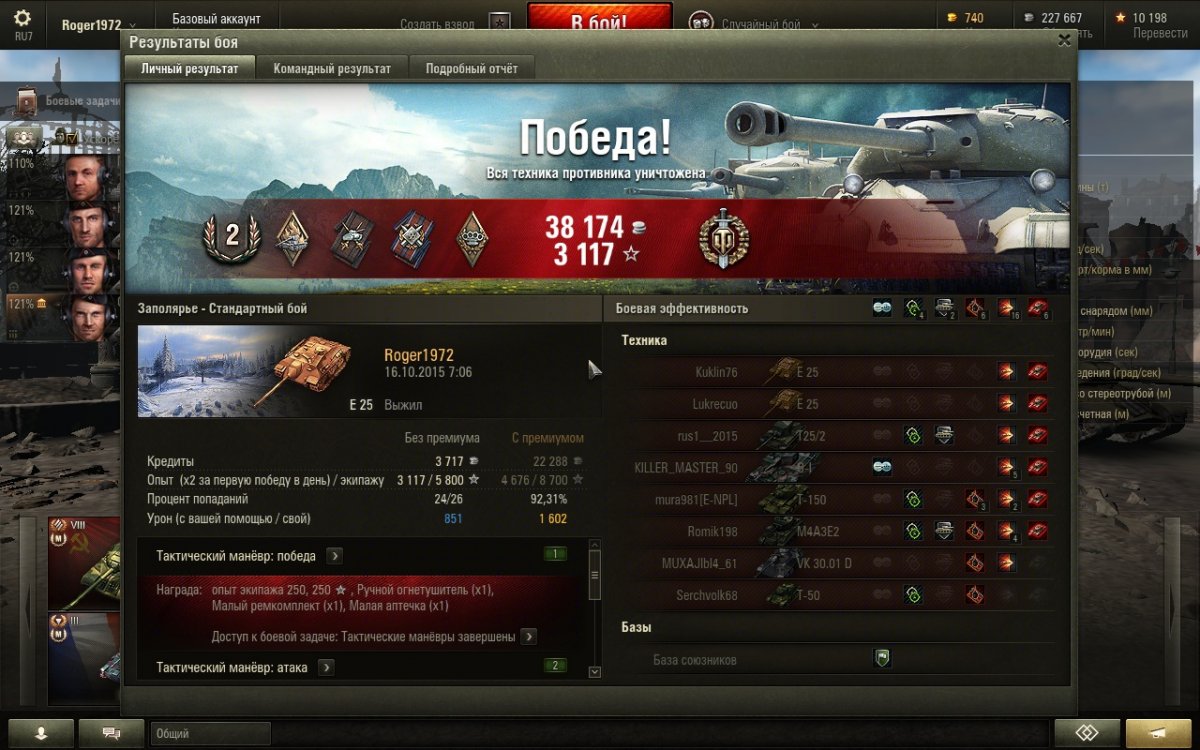The width and height of the screenshot is (1200, 750).
Task: Click the red В бой! button
Action: pyautogui.click(x=600, y=22)
